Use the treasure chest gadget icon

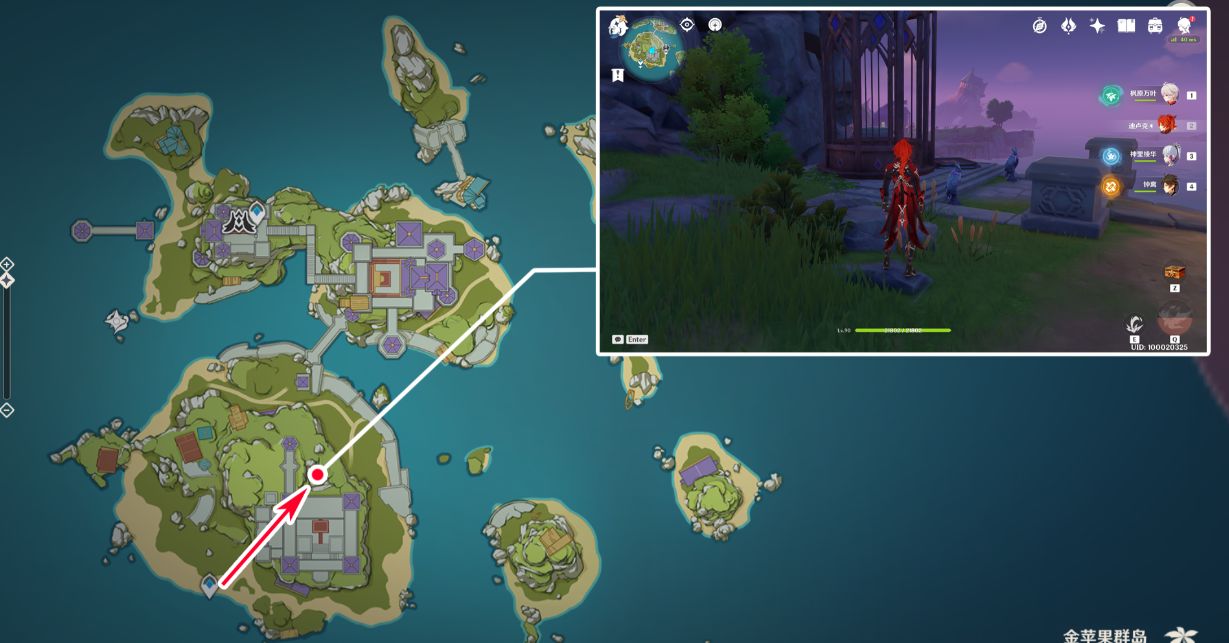click(x=1174, y=272)
